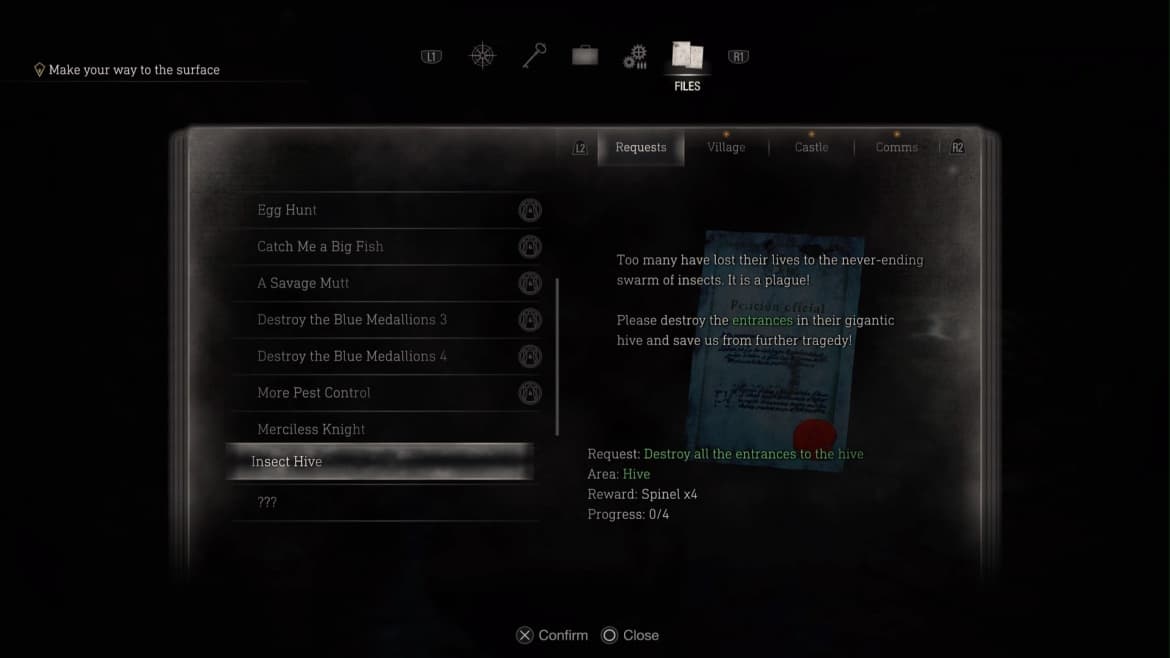View the request note image
The width and height of the screenshot is (1170, 658).
776,350
